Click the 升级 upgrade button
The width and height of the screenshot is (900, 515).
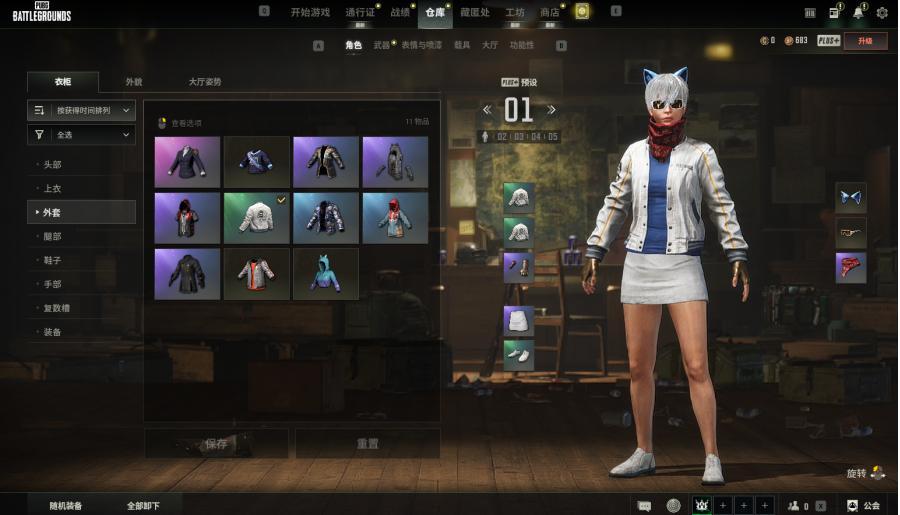point(864,41)
